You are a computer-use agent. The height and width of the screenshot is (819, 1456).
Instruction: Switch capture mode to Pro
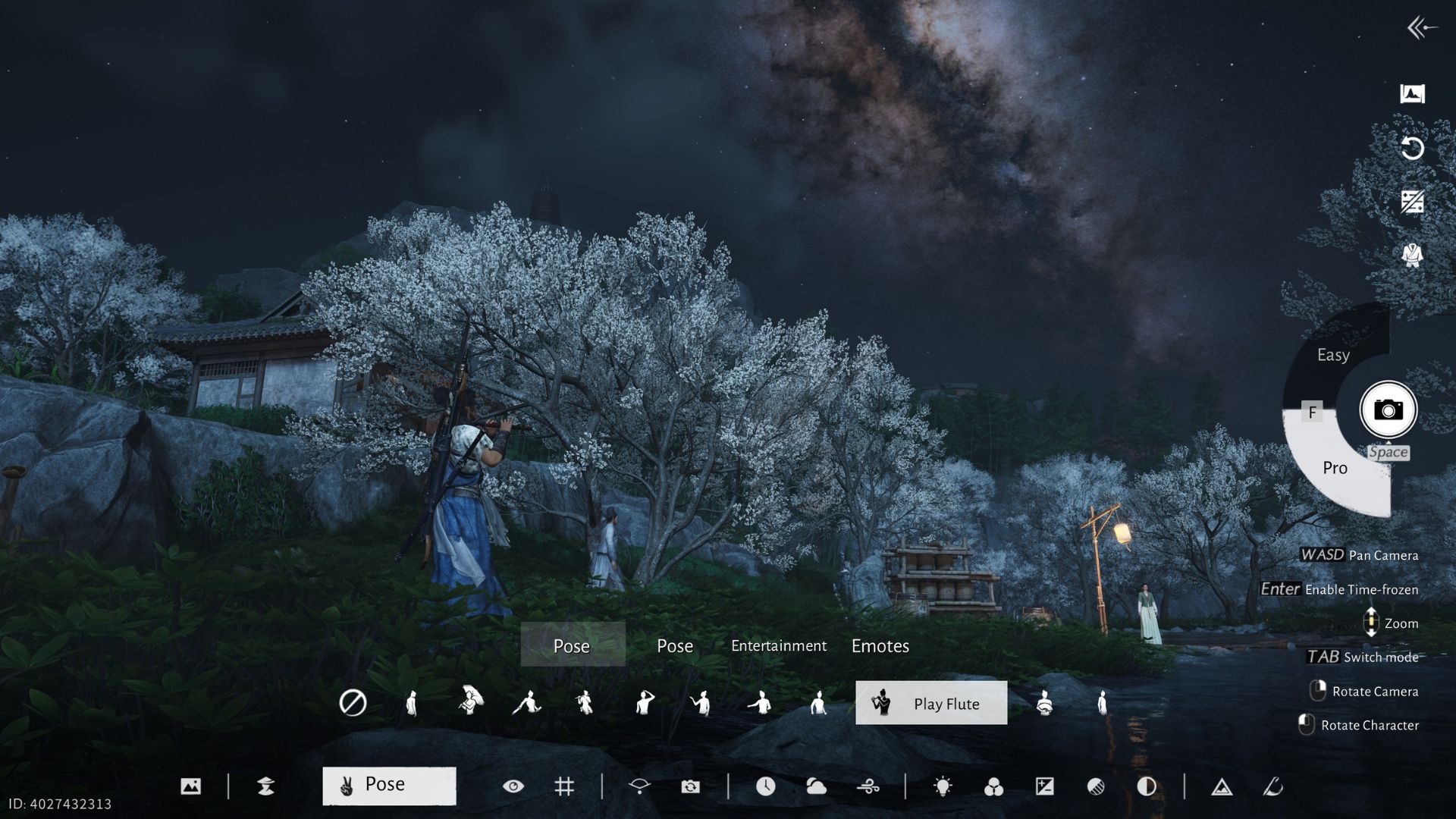(x=1335, y=468)
